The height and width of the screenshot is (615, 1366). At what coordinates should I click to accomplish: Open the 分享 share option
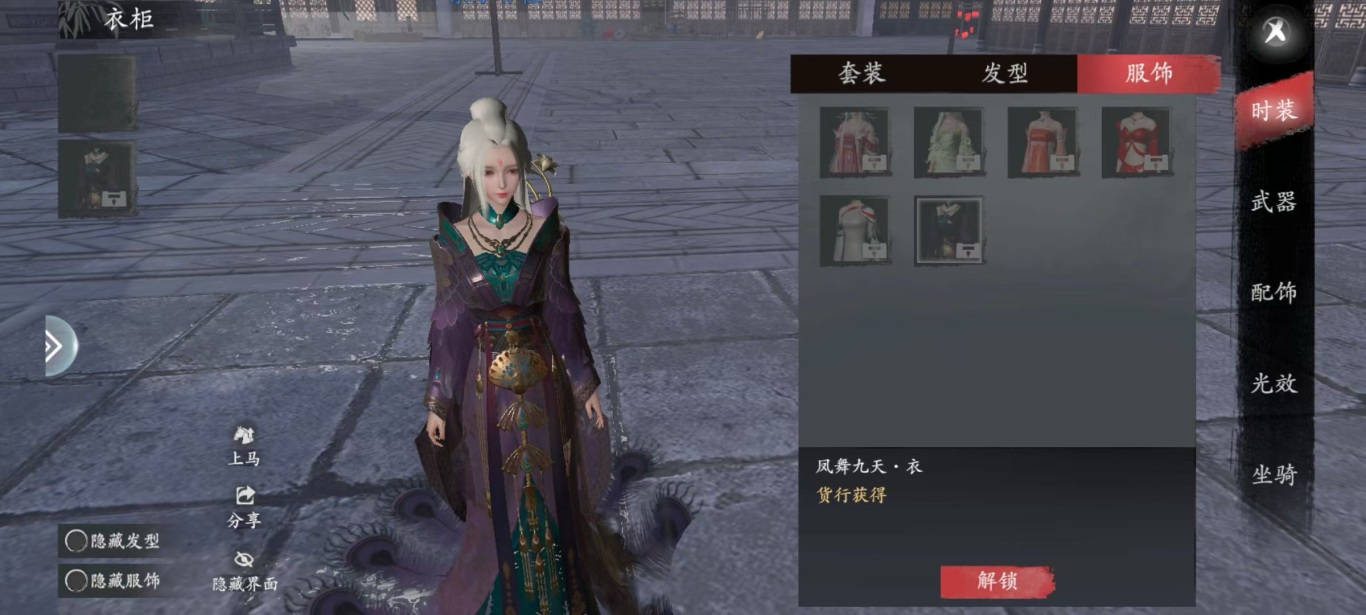point(244,507)
